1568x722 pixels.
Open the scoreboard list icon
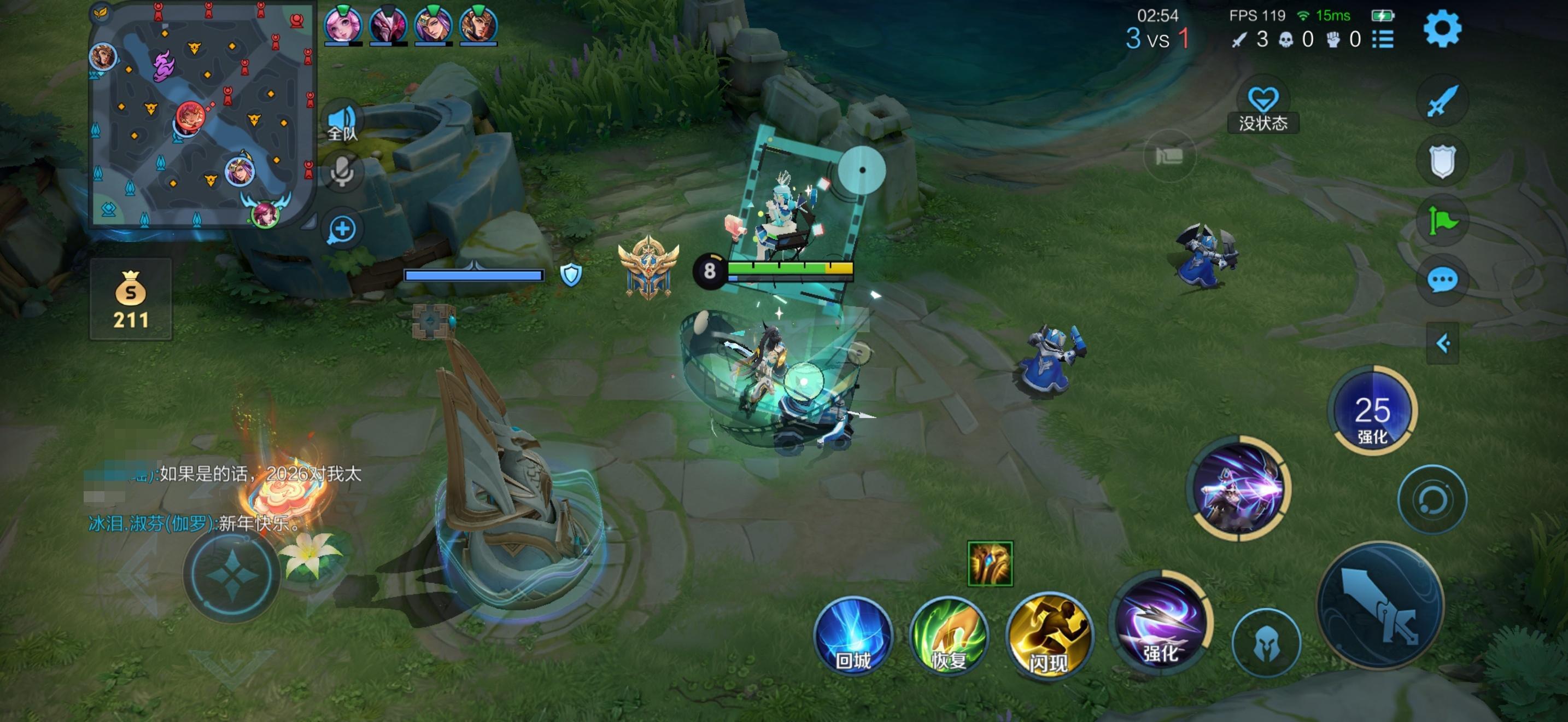[1383, 39]
